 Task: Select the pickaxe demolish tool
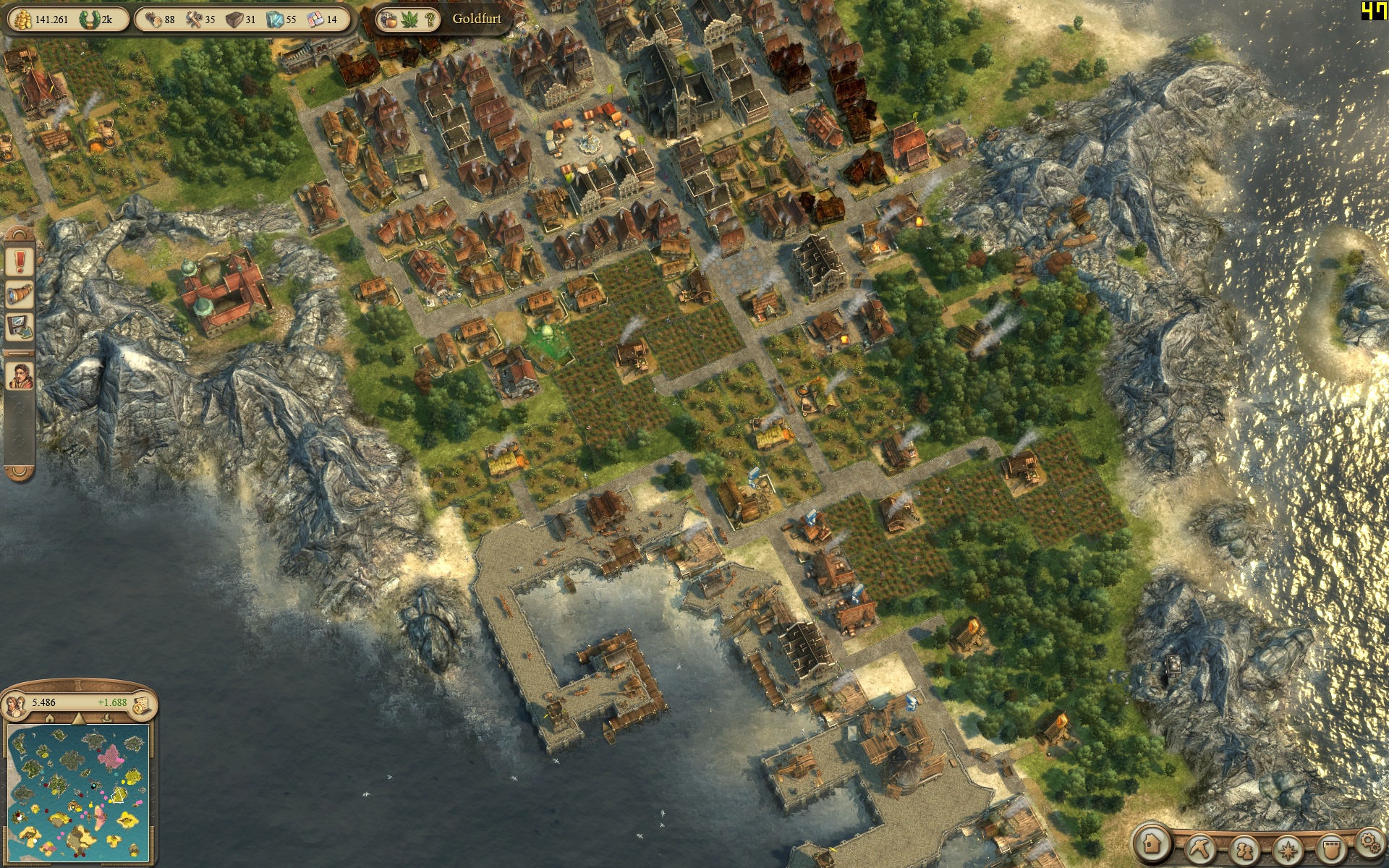1199,847
